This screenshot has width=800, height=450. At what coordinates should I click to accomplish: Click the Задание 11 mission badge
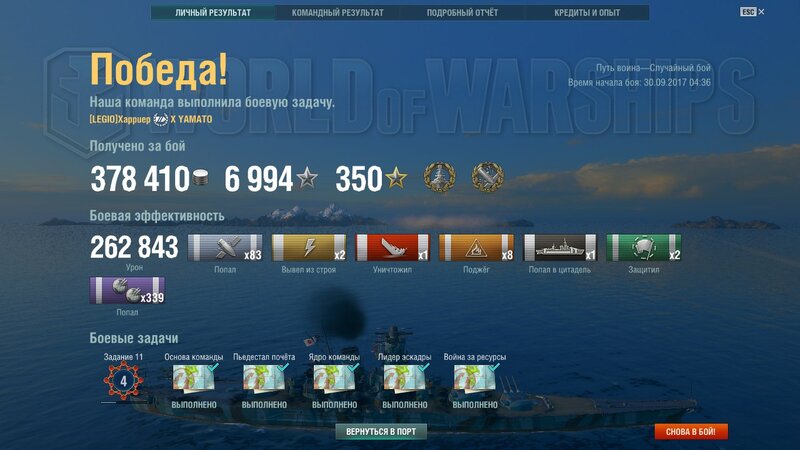point(124,381)
